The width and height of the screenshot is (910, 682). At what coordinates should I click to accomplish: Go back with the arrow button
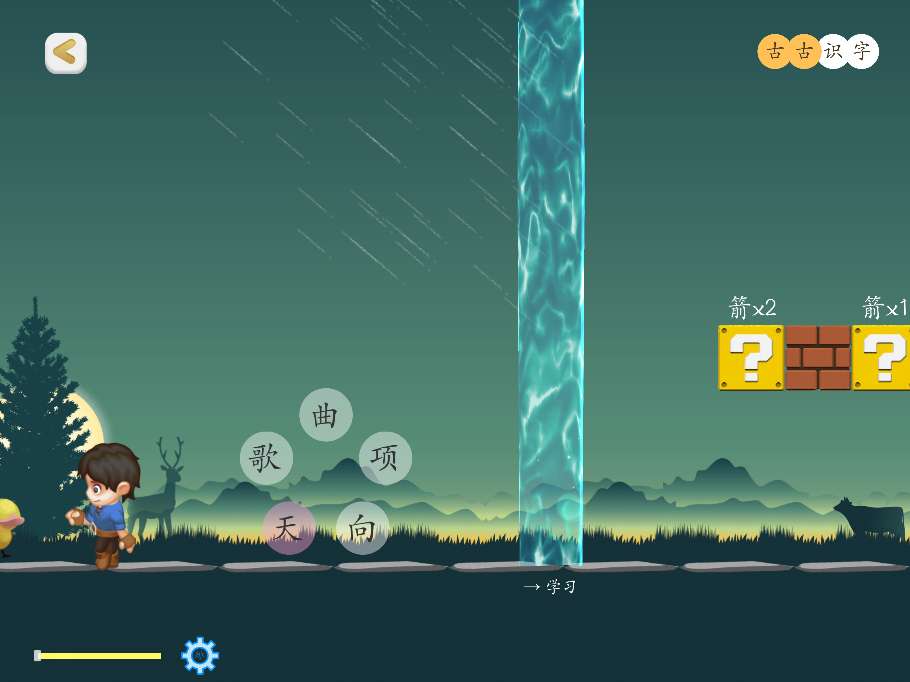66,53
